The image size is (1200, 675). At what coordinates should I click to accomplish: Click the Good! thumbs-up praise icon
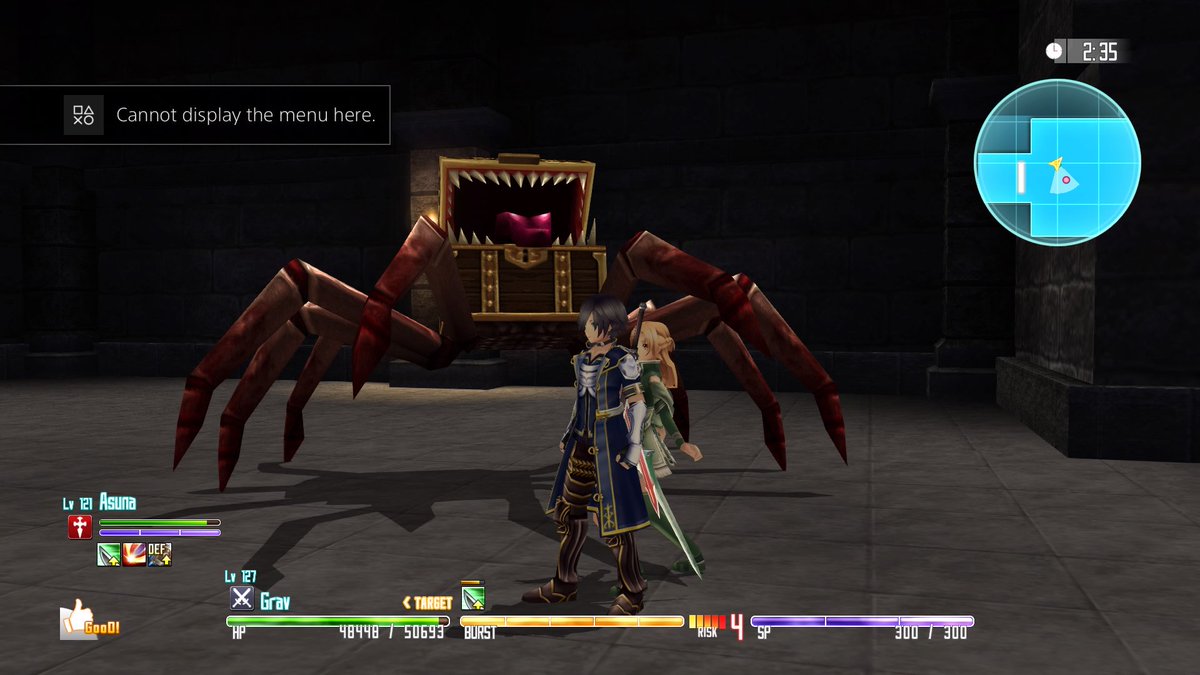[x=88, y=620]
